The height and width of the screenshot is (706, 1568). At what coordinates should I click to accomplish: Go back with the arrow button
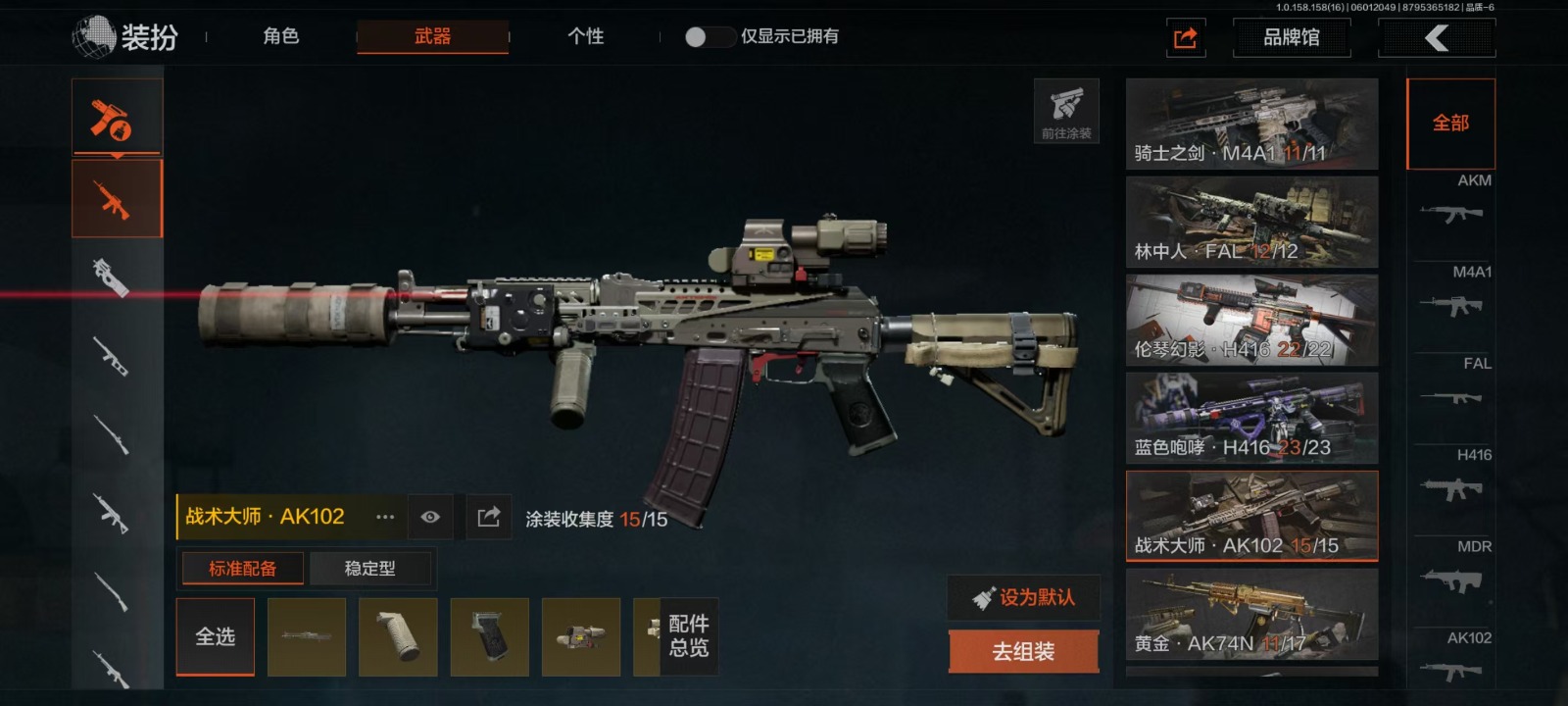coord(1437,38)
